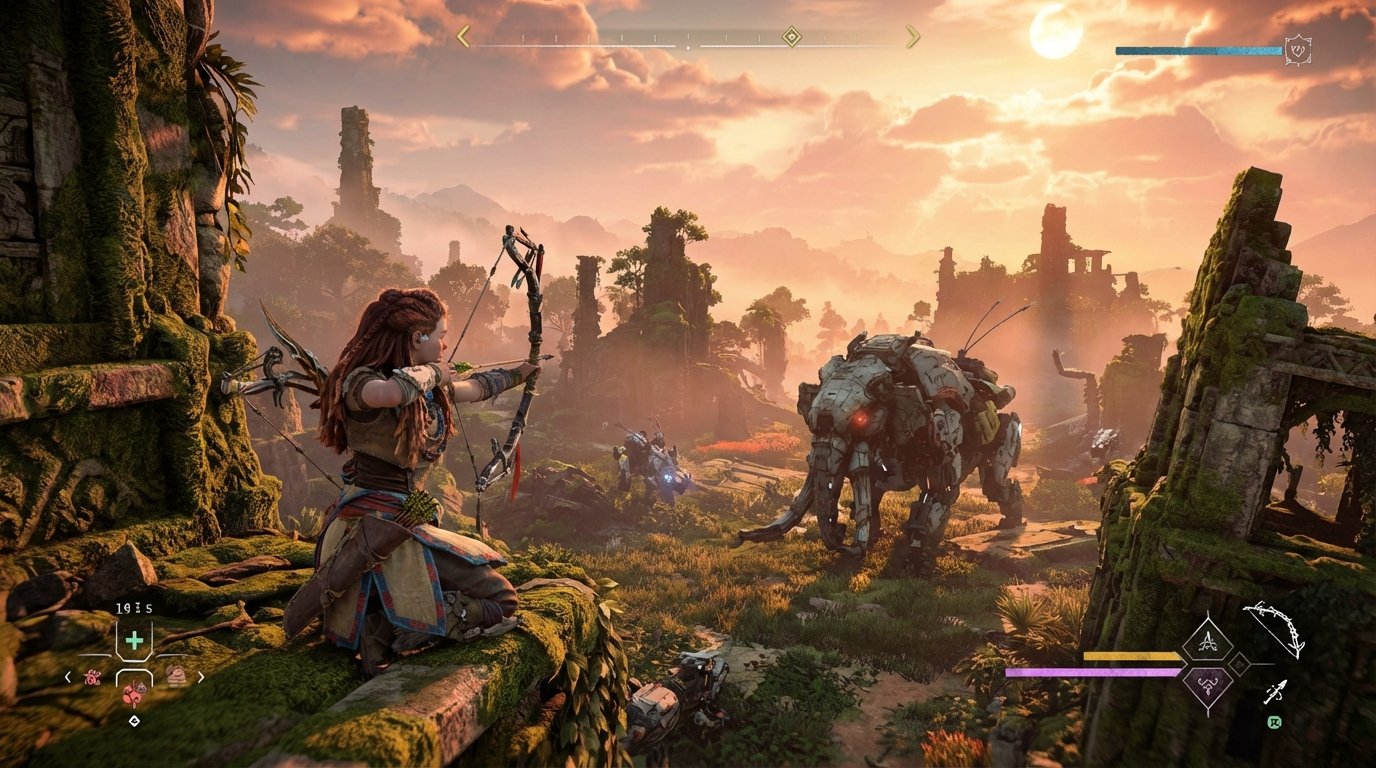
Task: Select the quest marker diamond on the compass
Action: pos(791,36)
